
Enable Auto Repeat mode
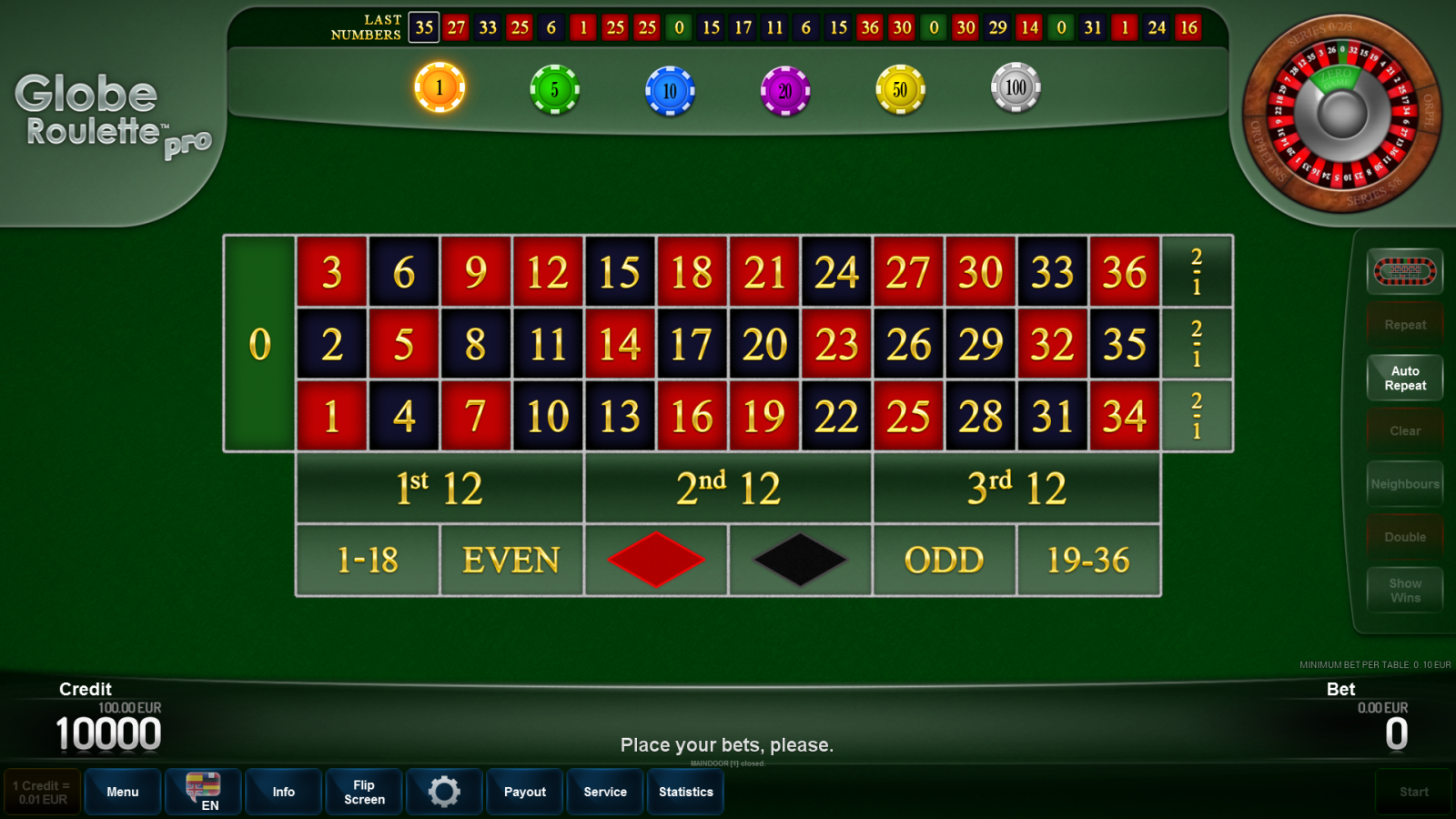pos(1405,377)
